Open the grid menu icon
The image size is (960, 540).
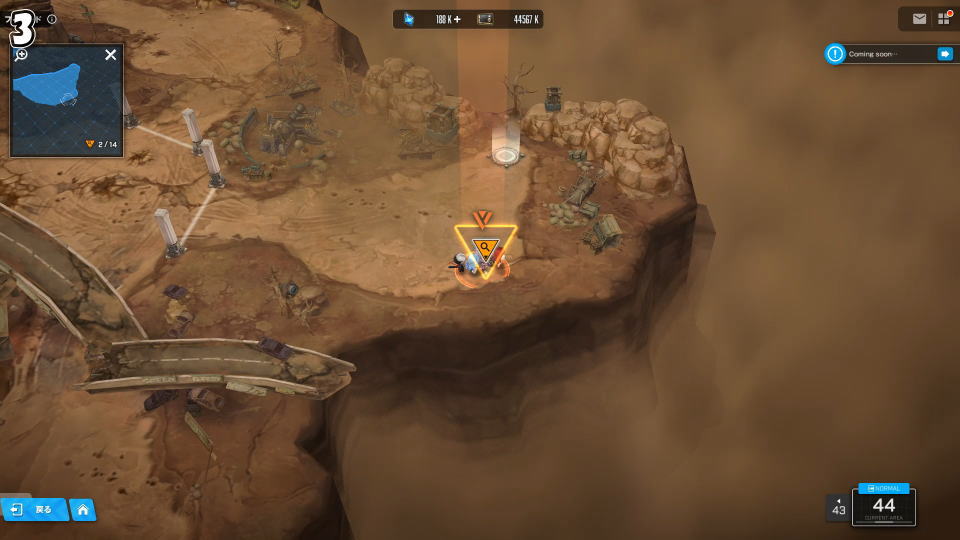point(943,19)
